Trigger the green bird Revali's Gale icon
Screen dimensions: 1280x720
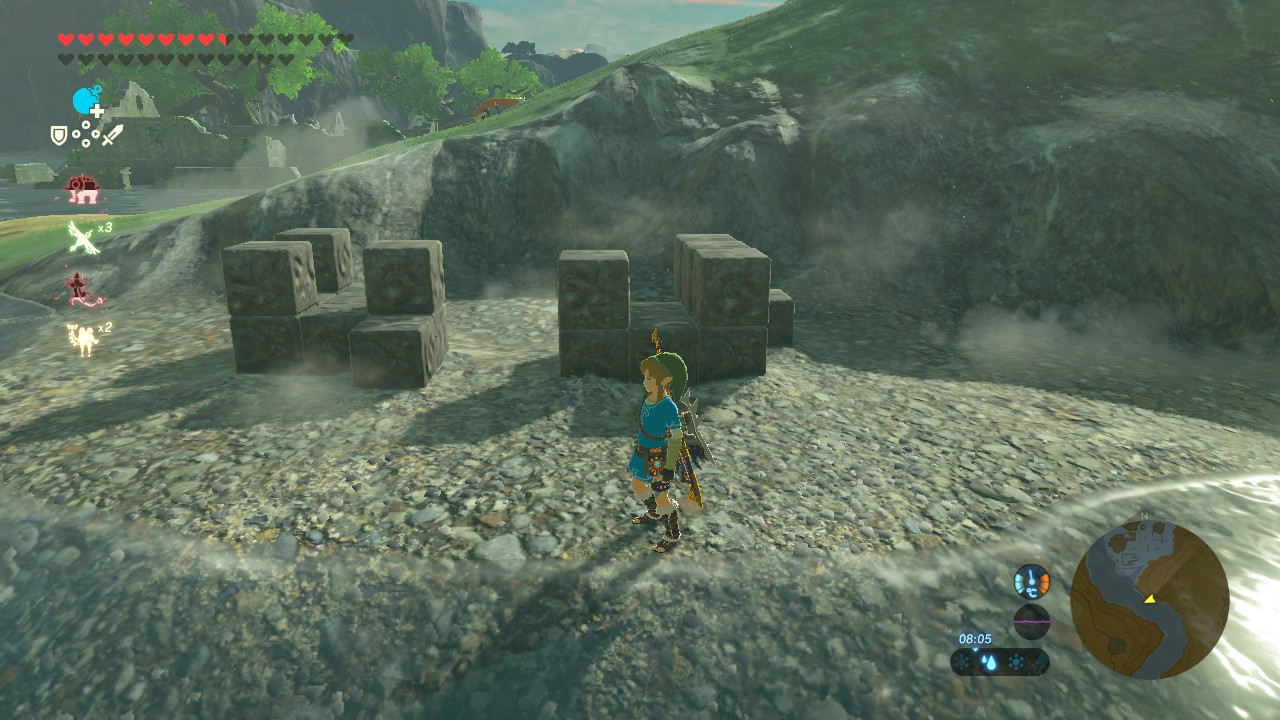pyautogui.click(x=82, y=238)
